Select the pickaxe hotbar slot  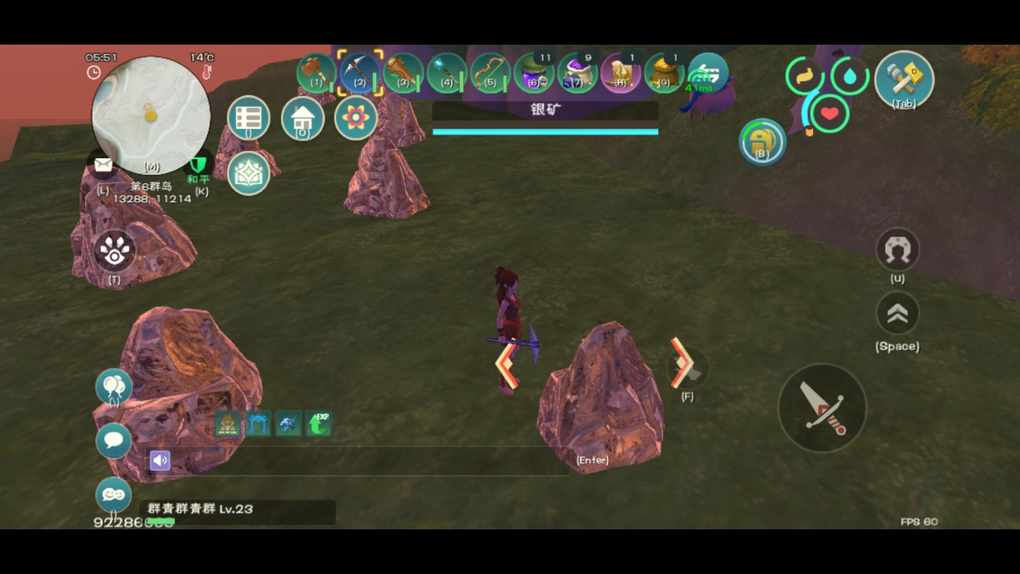click(359, 72)
